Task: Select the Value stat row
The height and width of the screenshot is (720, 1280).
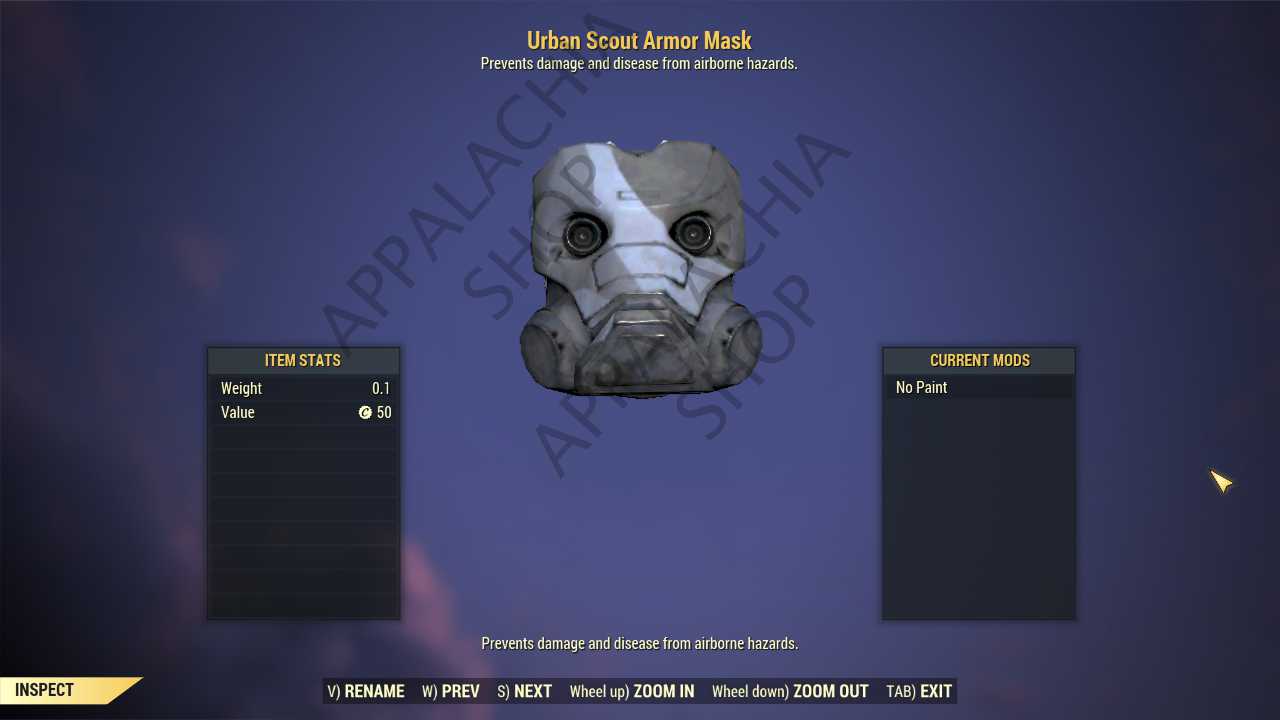Action: (302, 412)
